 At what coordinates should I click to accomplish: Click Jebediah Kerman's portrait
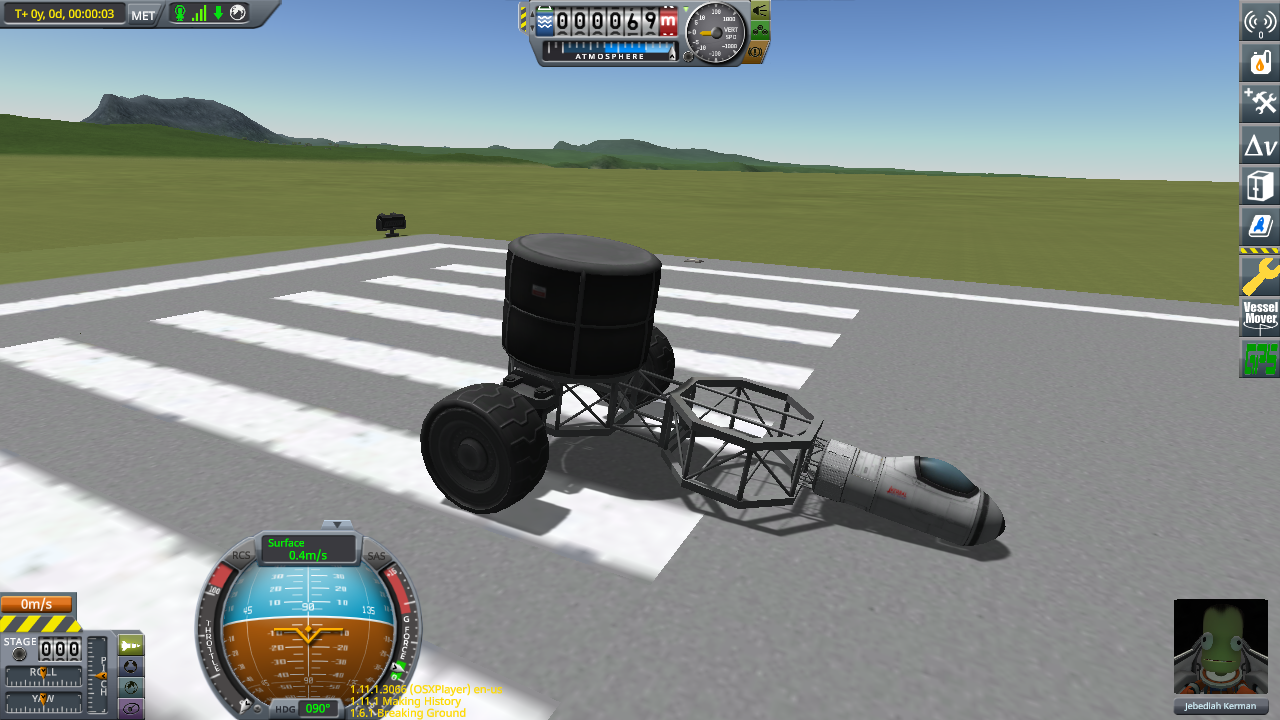click(x=1220, y=648)
